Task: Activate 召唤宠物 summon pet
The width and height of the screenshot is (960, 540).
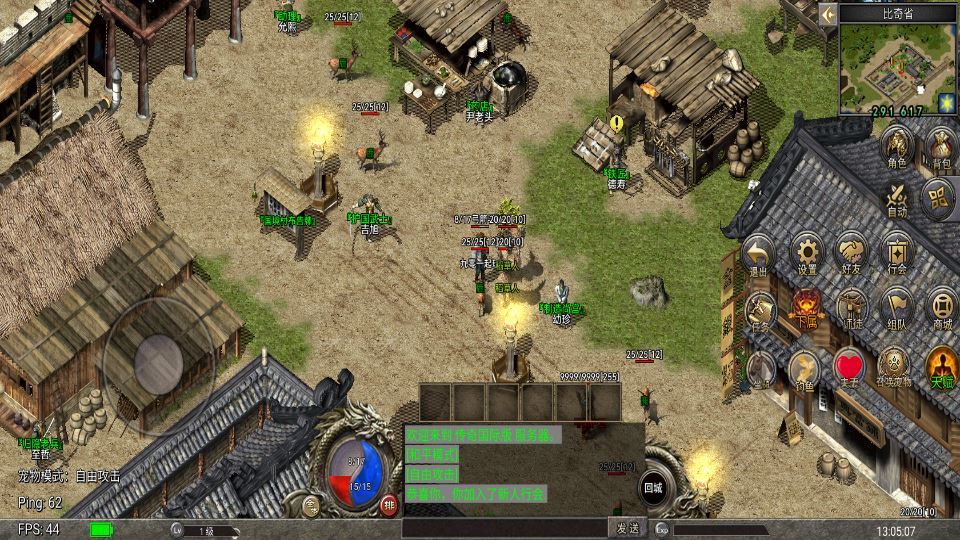Action: coord(896,367)
